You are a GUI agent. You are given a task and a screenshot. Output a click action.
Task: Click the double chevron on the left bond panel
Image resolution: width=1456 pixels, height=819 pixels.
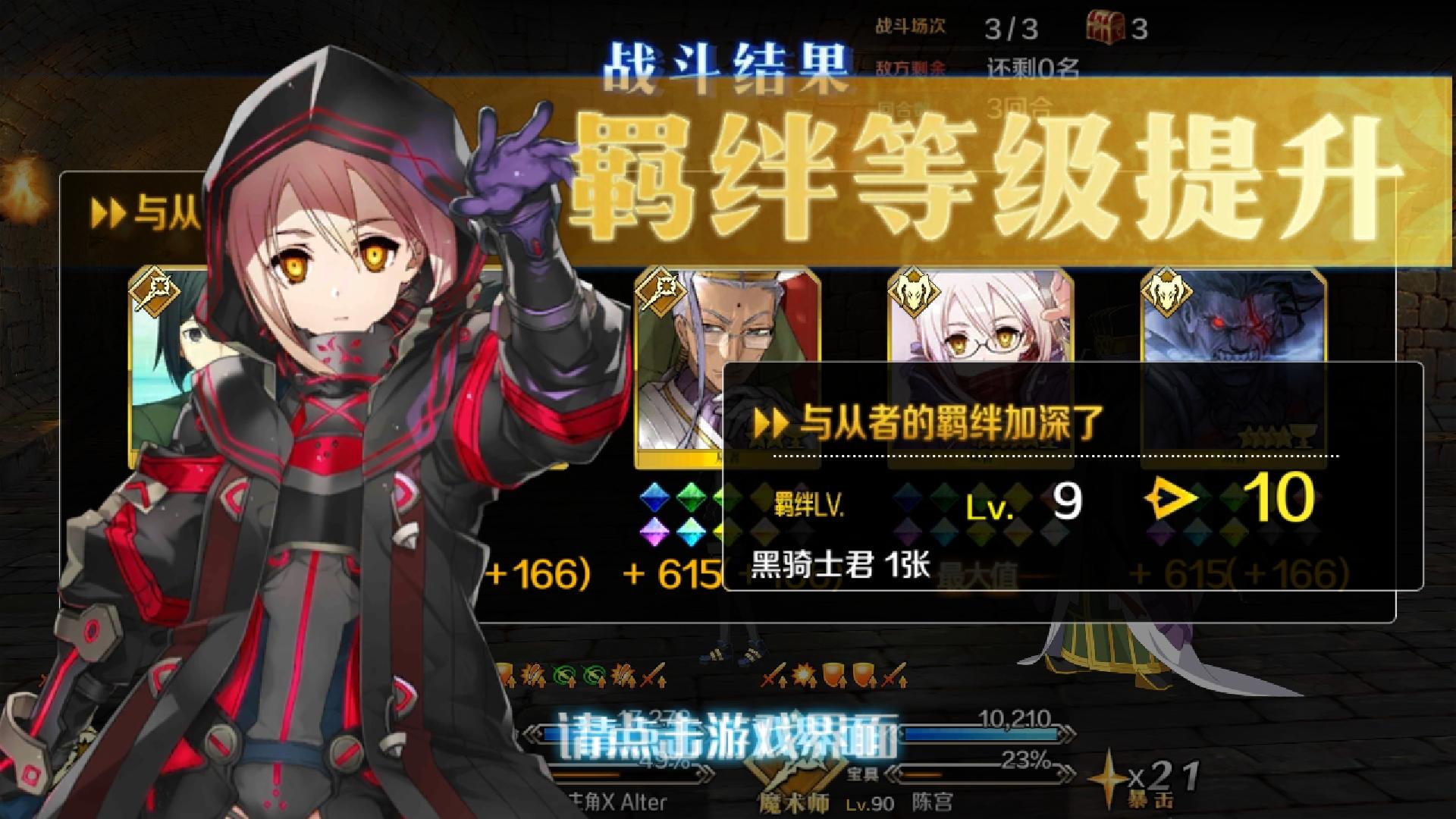(108, 212)
